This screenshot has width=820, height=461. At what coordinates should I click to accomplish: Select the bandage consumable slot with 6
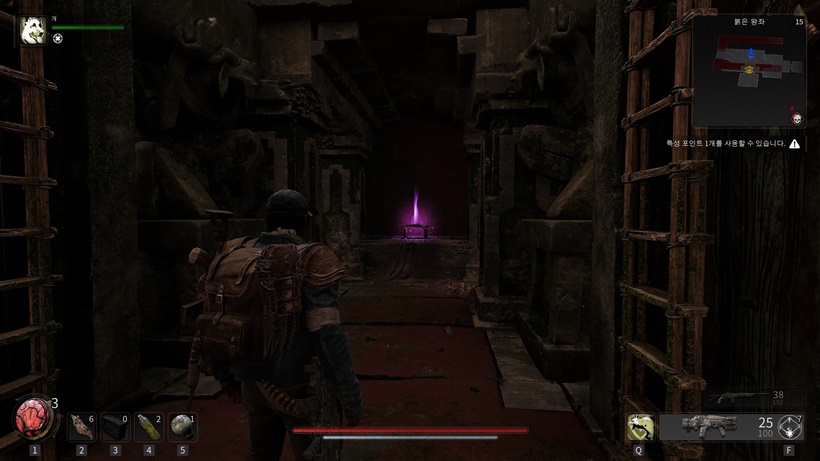click(82, 427)
